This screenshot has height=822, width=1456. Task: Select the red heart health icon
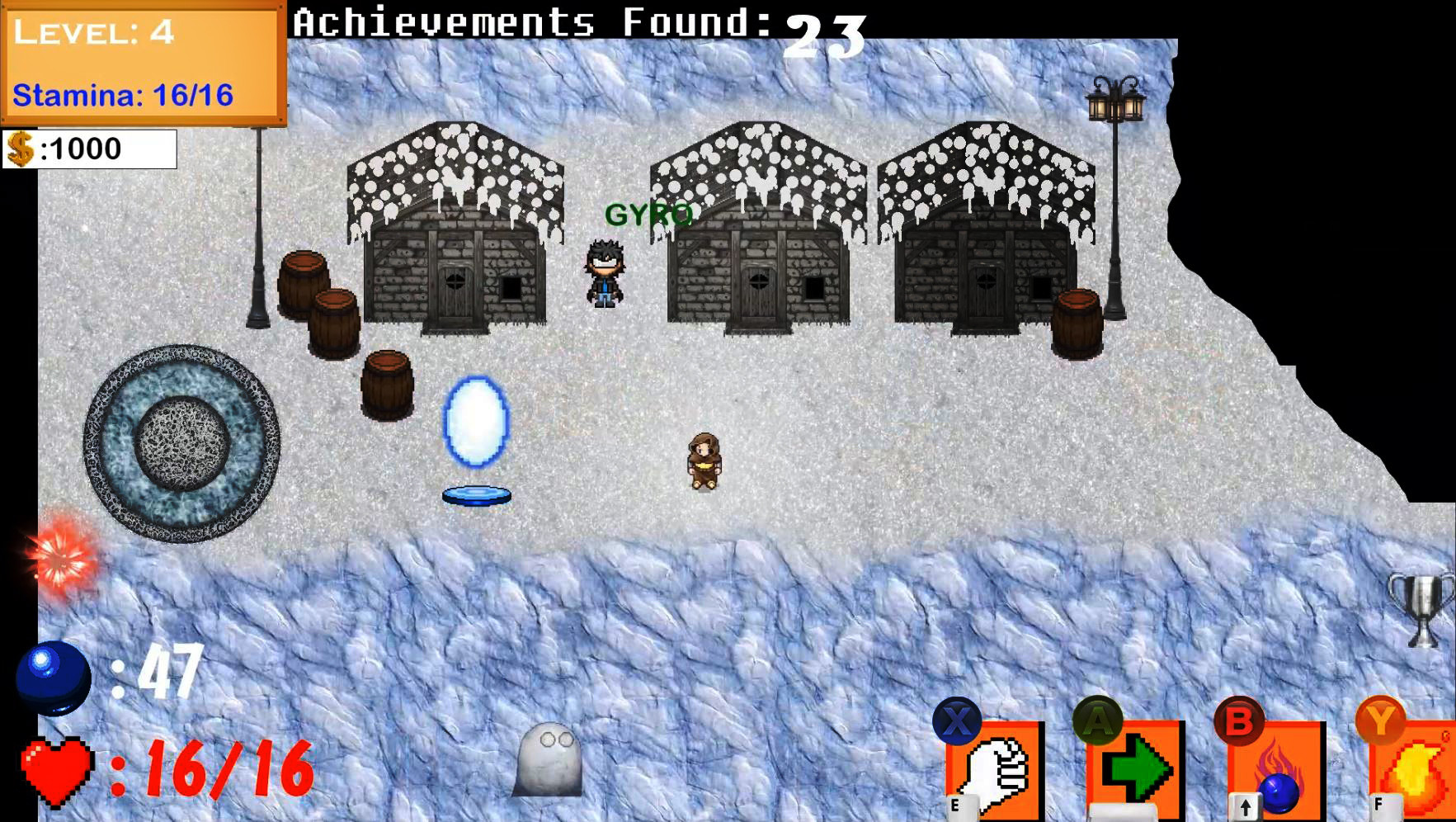(55, 773)
